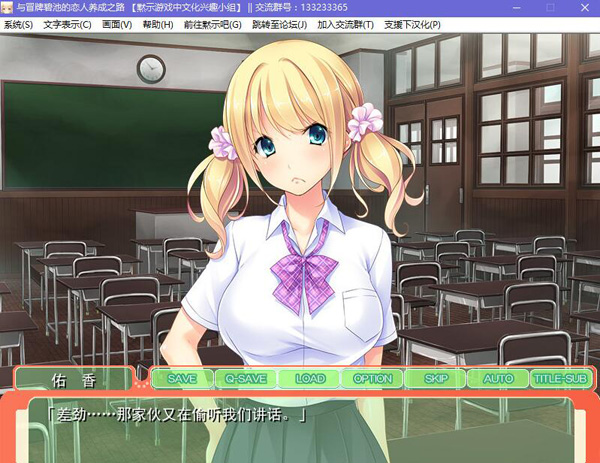Open the 支援下汉化(P) menu
This screenshot has height=463, width=600.
click(x=414, y=24)
